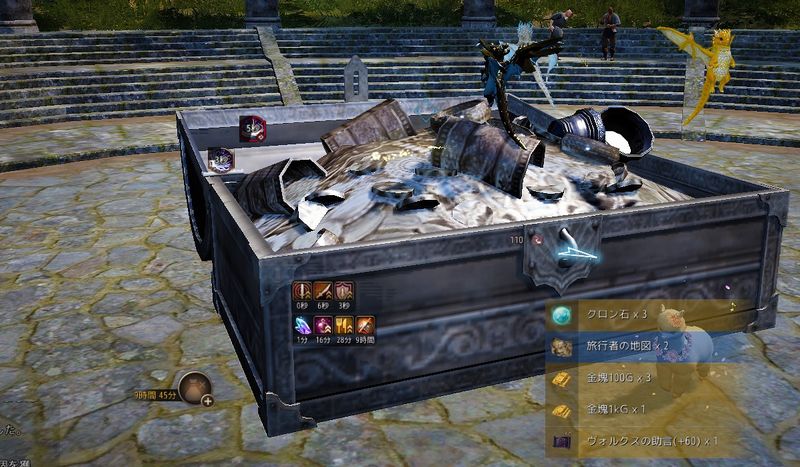Screen dimensions: 800x467
Task: Click the crossed-out sword 9-hour buff icon
Action: tap(366, 325)
